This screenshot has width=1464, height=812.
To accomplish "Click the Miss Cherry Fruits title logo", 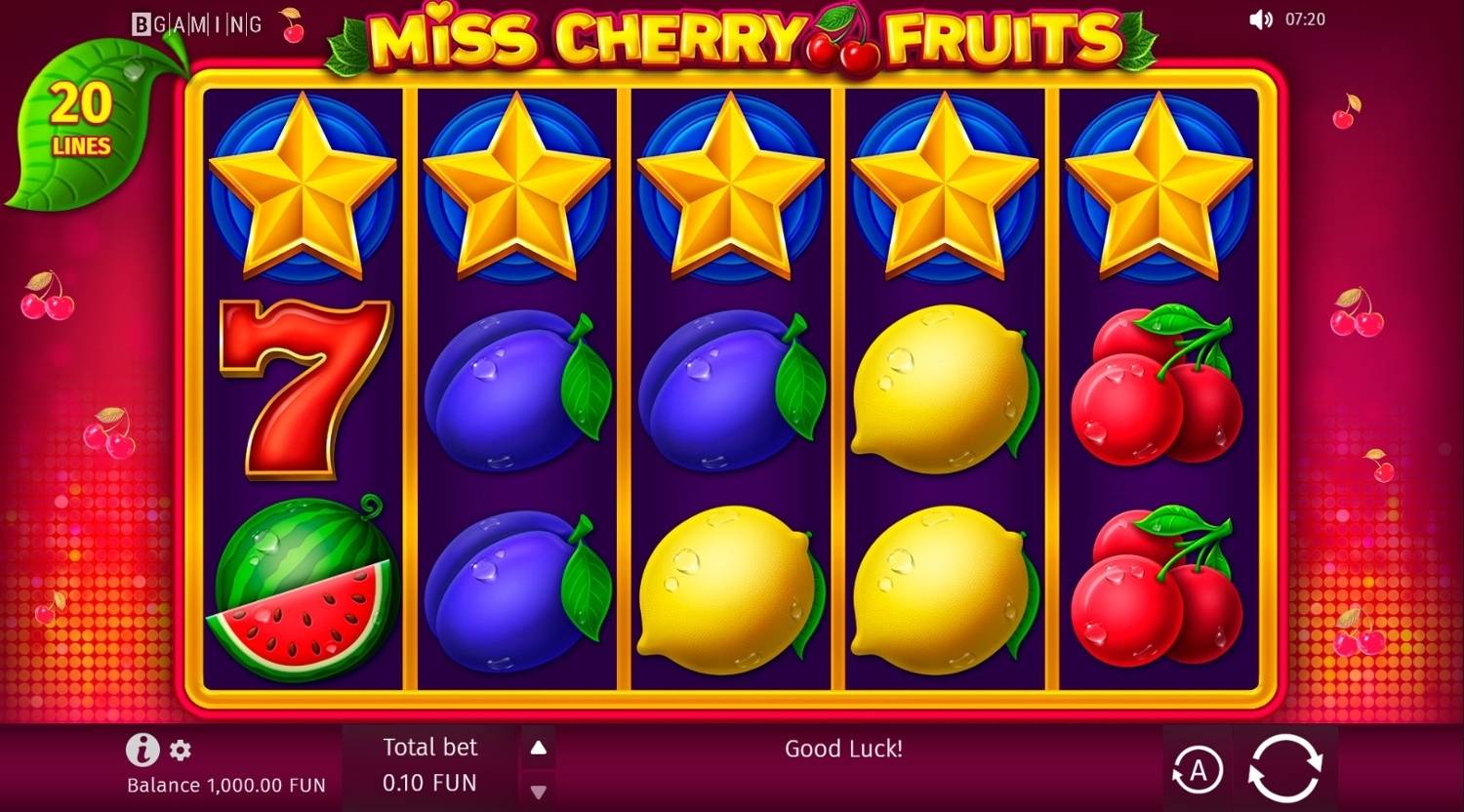I will click(x=732, y=37).
